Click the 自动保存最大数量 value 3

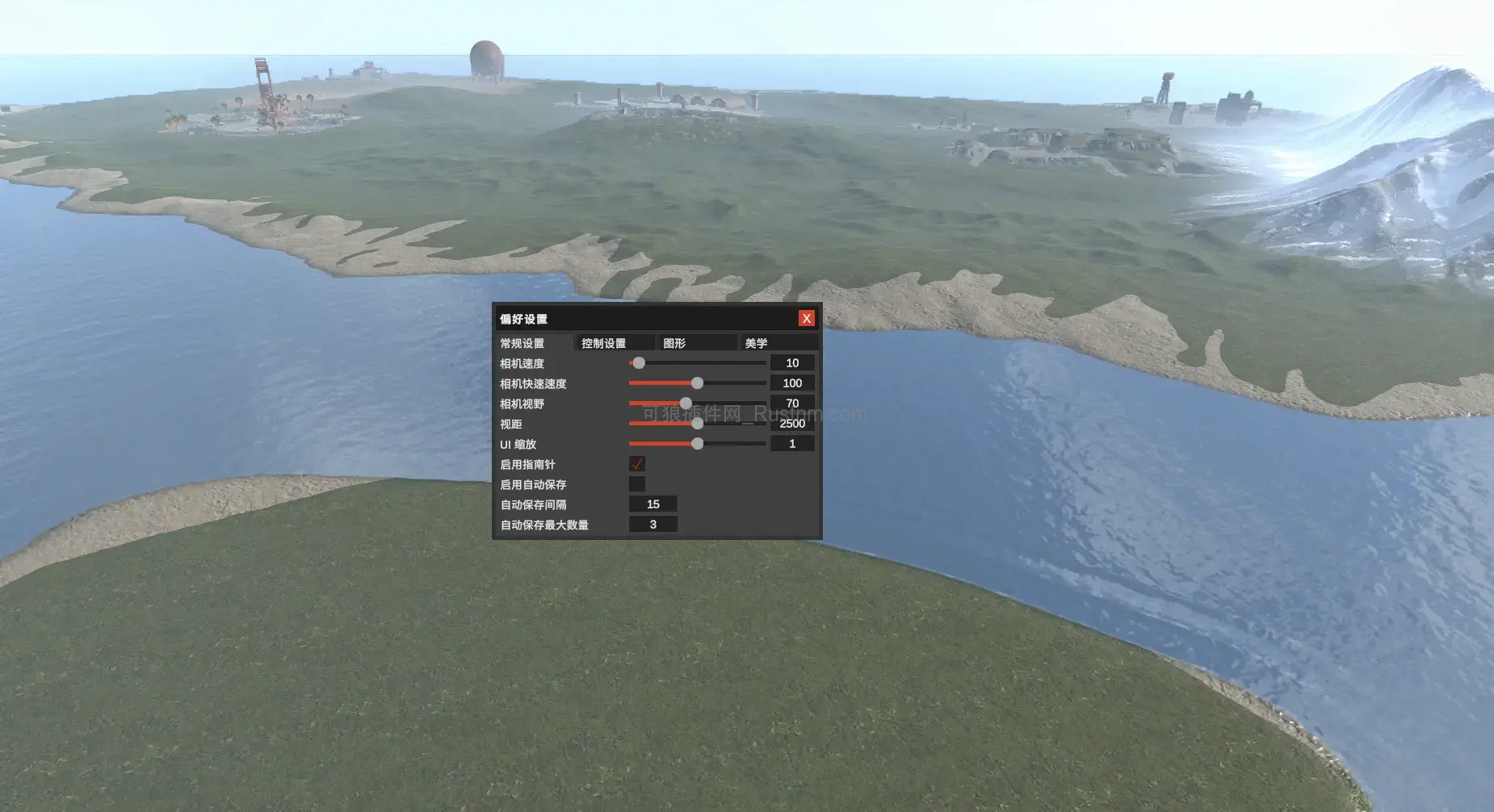[x=653, y=524]
